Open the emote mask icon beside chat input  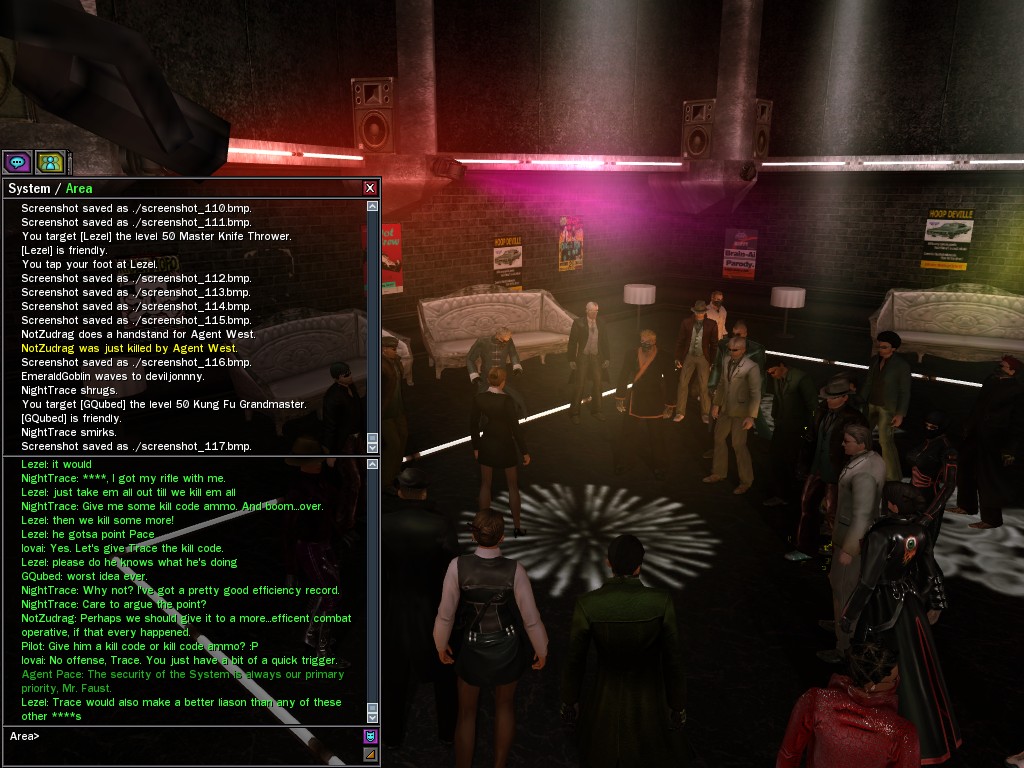(370, 736)
